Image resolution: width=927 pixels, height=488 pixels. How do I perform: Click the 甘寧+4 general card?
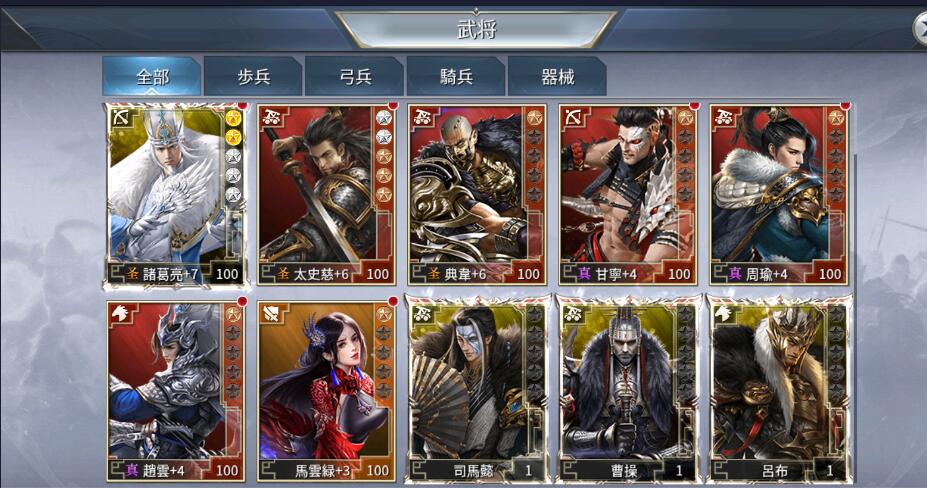click(x=628, y=195)
